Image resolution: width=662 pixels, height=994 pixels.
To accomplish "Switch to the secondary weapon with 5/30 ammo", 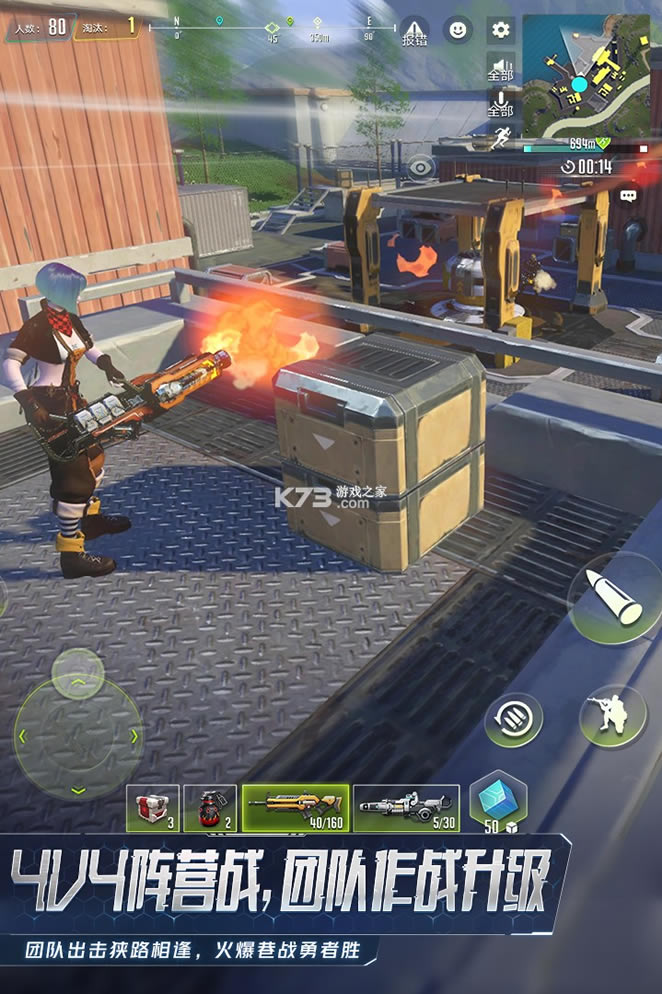I will coord(406,808).
